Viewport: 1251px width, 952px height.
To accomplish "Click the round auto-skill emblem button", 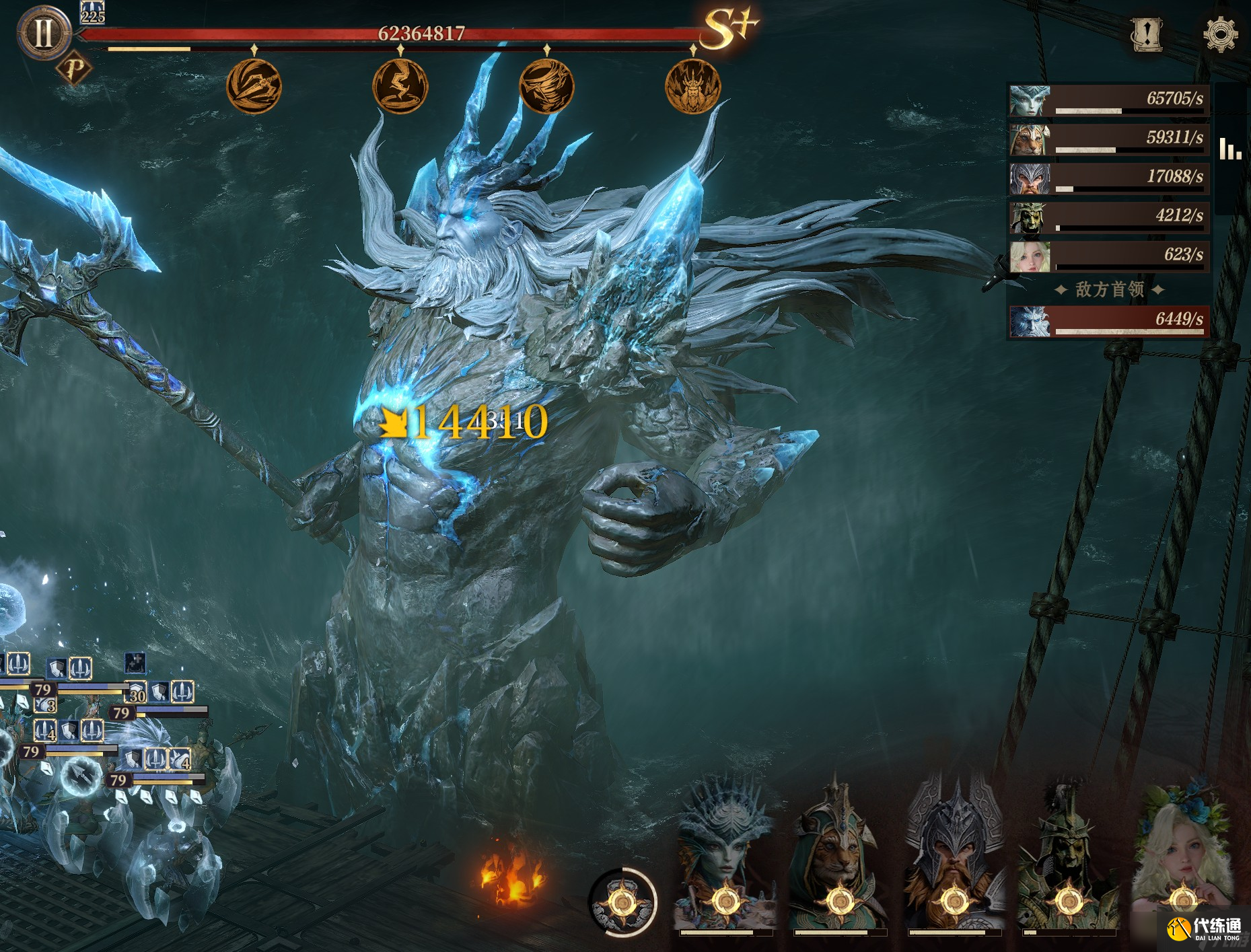I will coord(622,902).
